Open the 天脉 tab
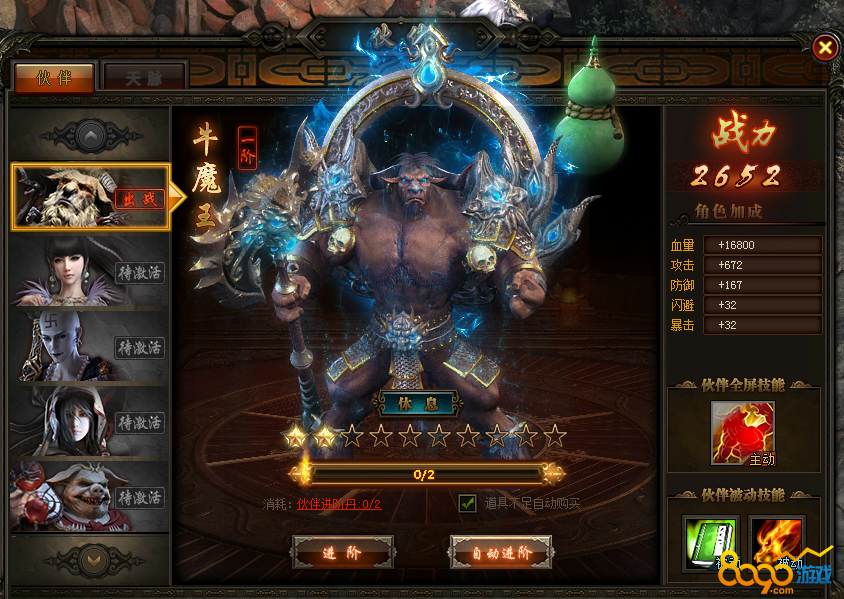This screenshot has height=599, width=844. [145, 77]
